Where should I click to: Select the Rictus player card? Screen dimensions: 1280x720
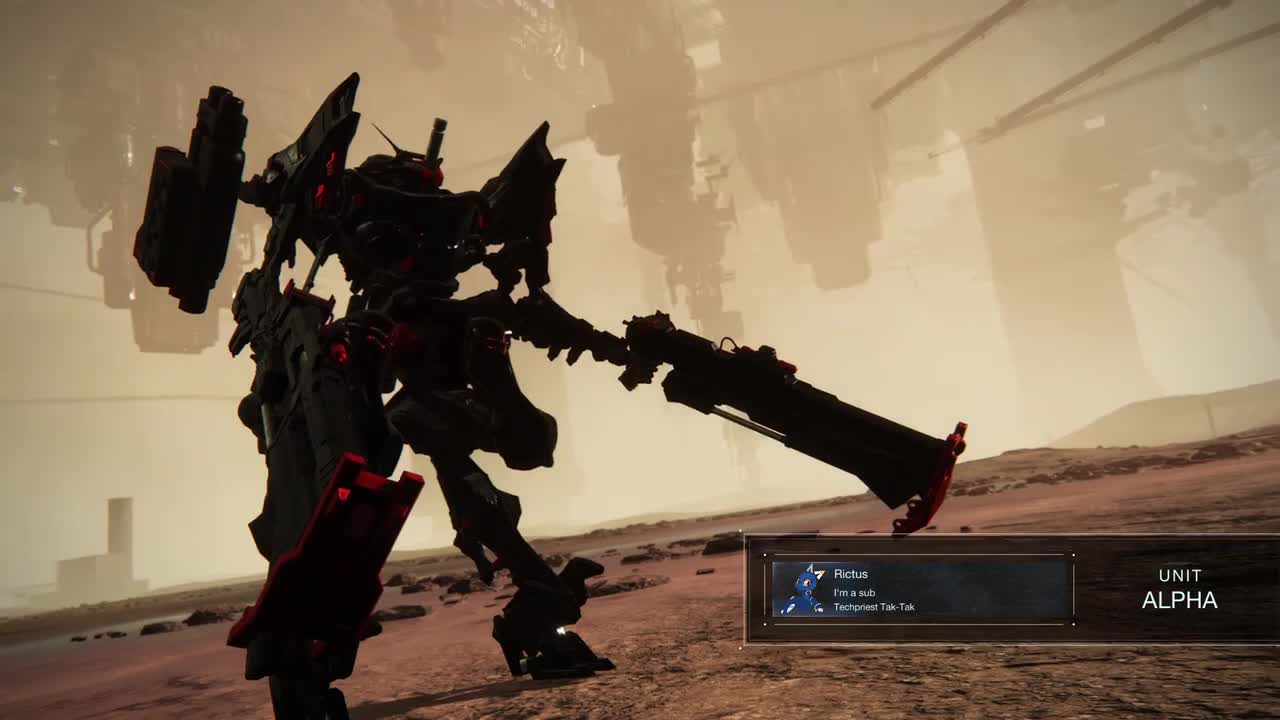pos(921,589)
